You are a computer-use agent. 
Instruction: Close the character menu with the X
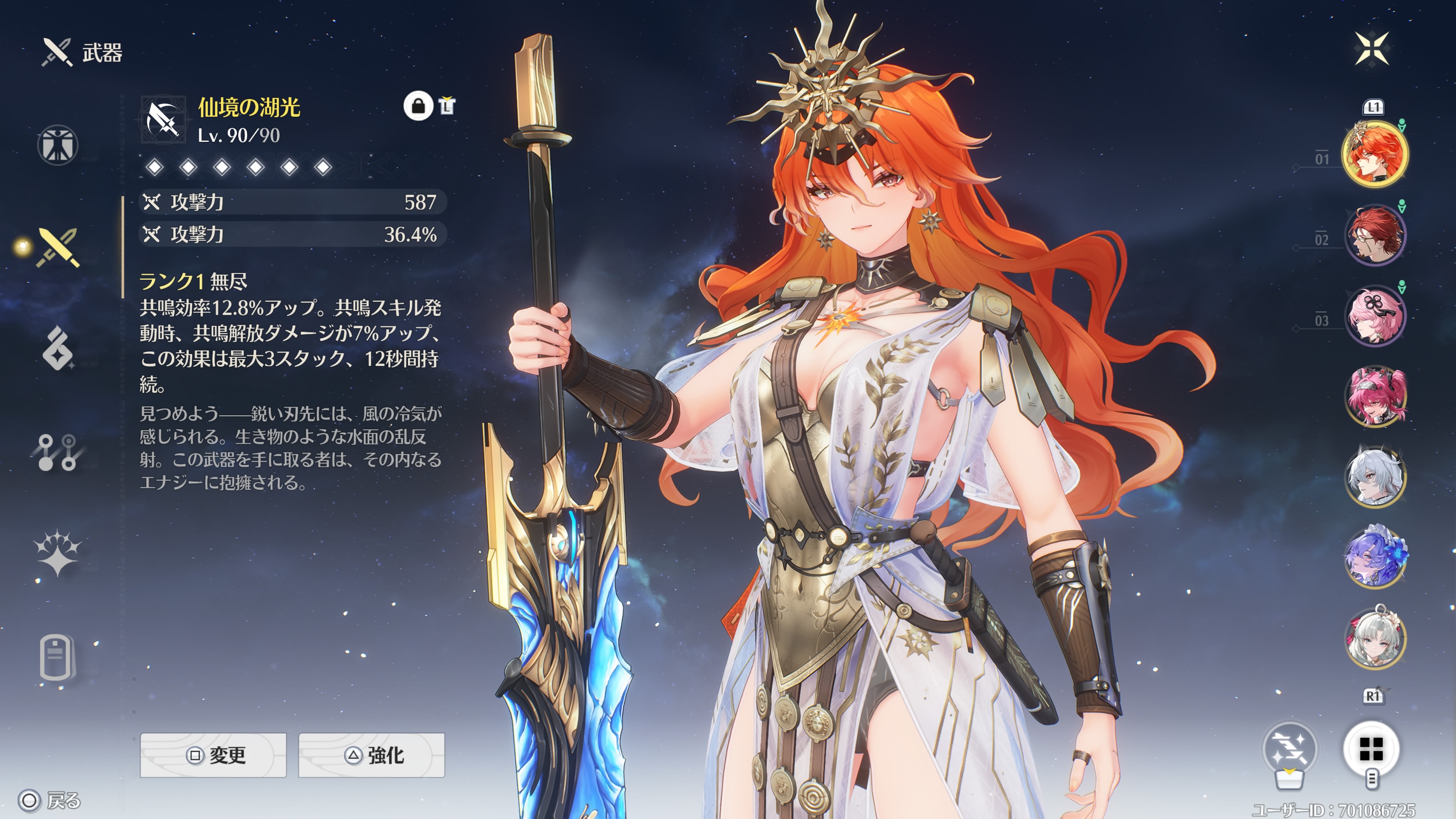pos(1372,49)
